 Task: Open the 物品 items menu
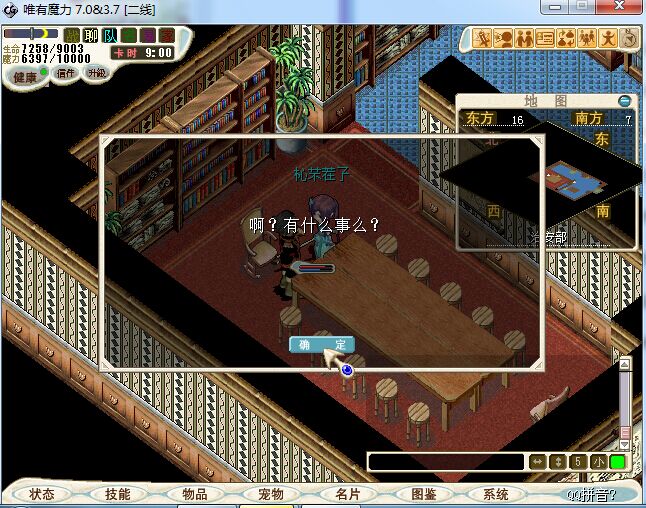tap(194, 494)
